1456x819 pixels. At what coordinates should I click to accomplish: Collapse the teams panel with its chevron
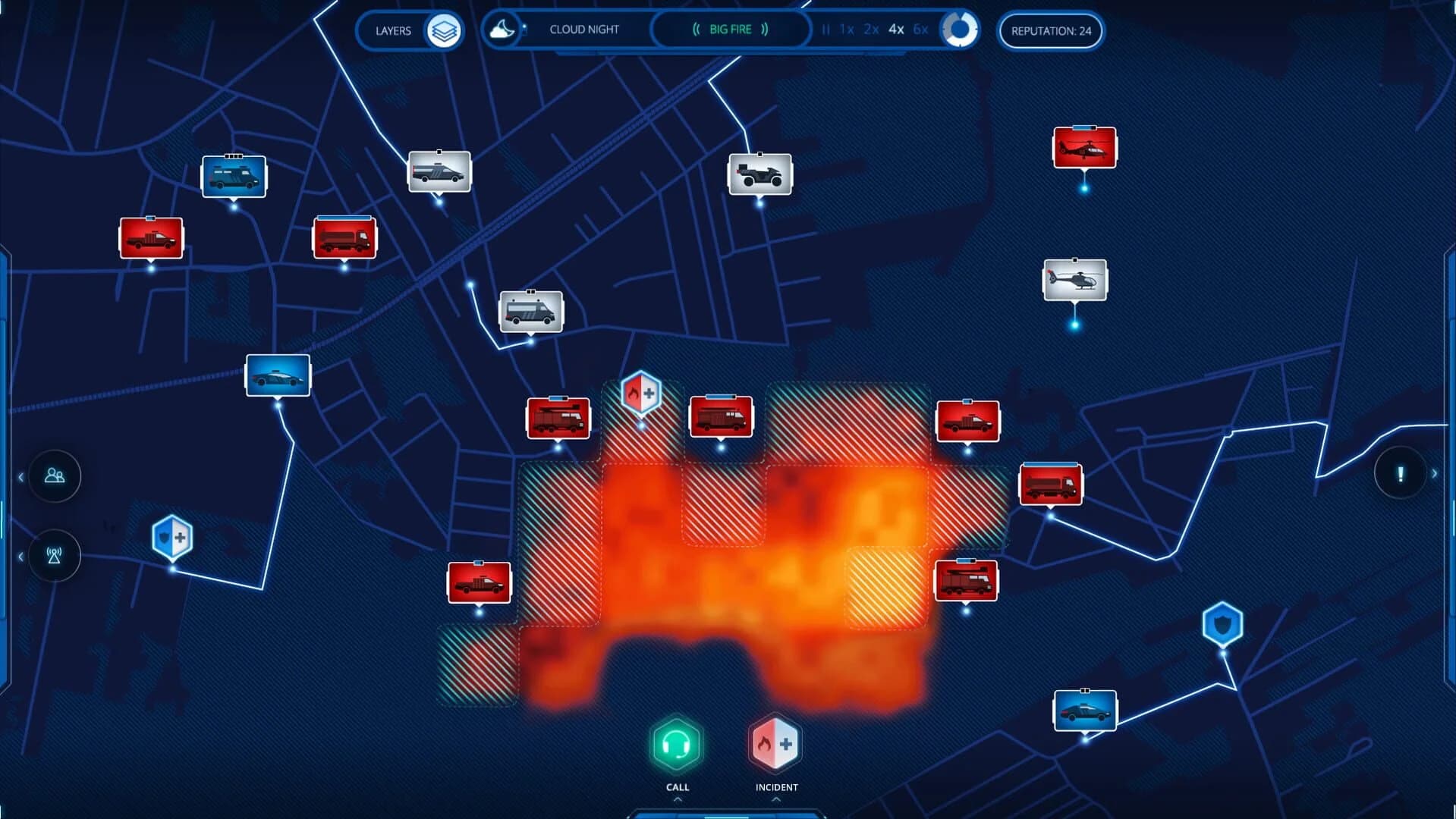click(x=19, y=475)
